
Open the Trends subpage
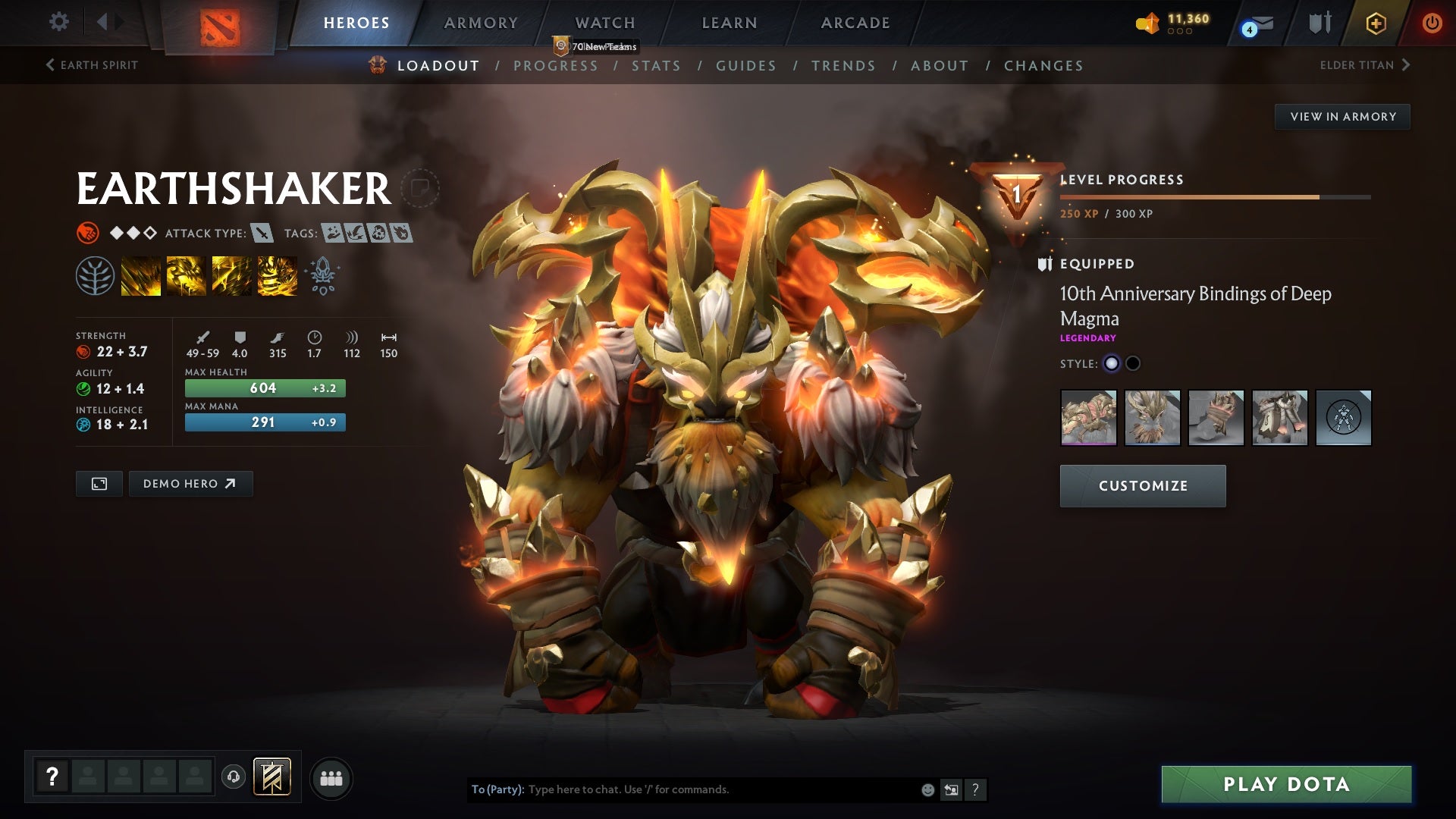point(843,66)
